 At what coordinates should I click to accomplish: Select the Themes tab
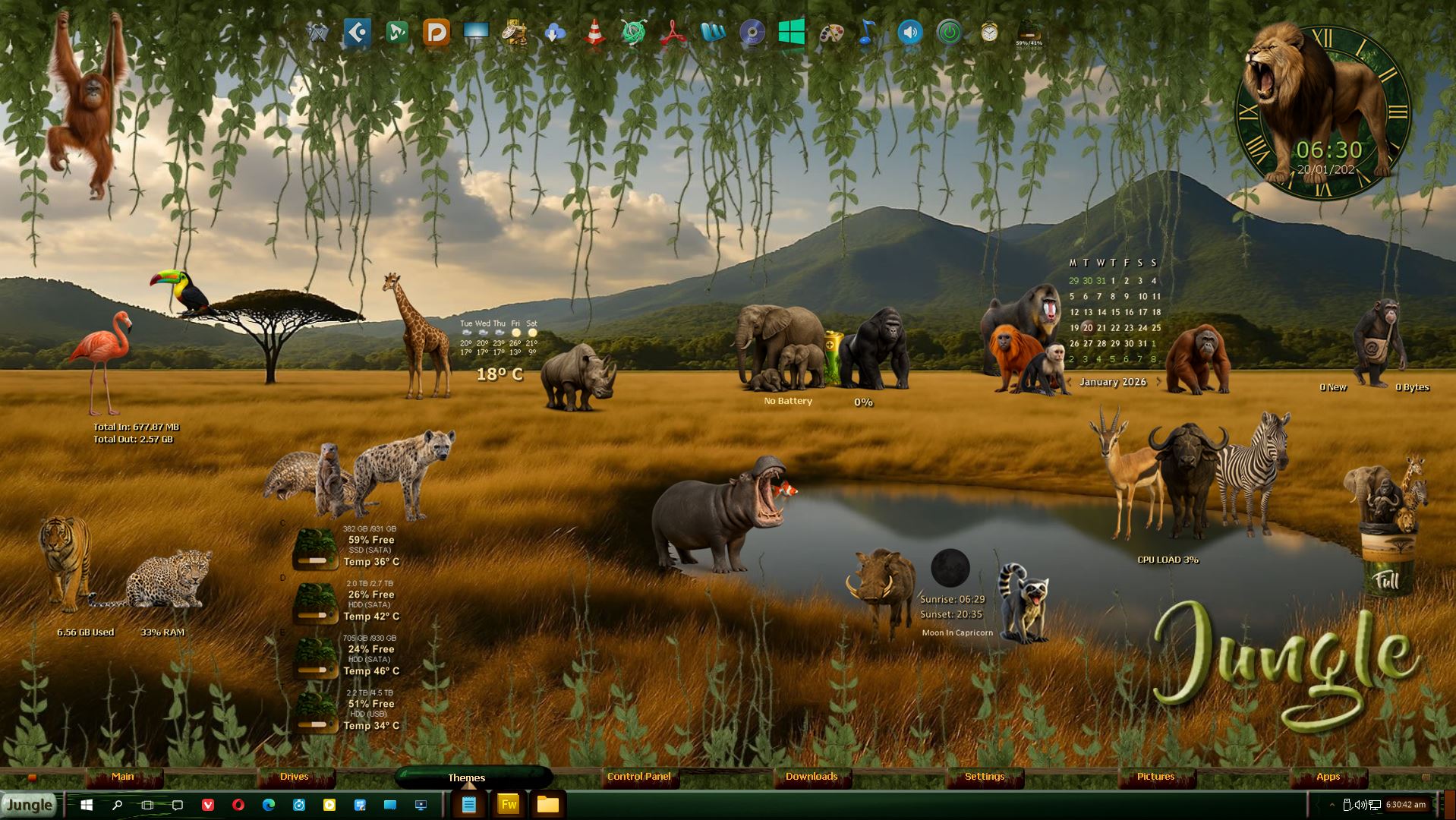(x=467, y=777)
